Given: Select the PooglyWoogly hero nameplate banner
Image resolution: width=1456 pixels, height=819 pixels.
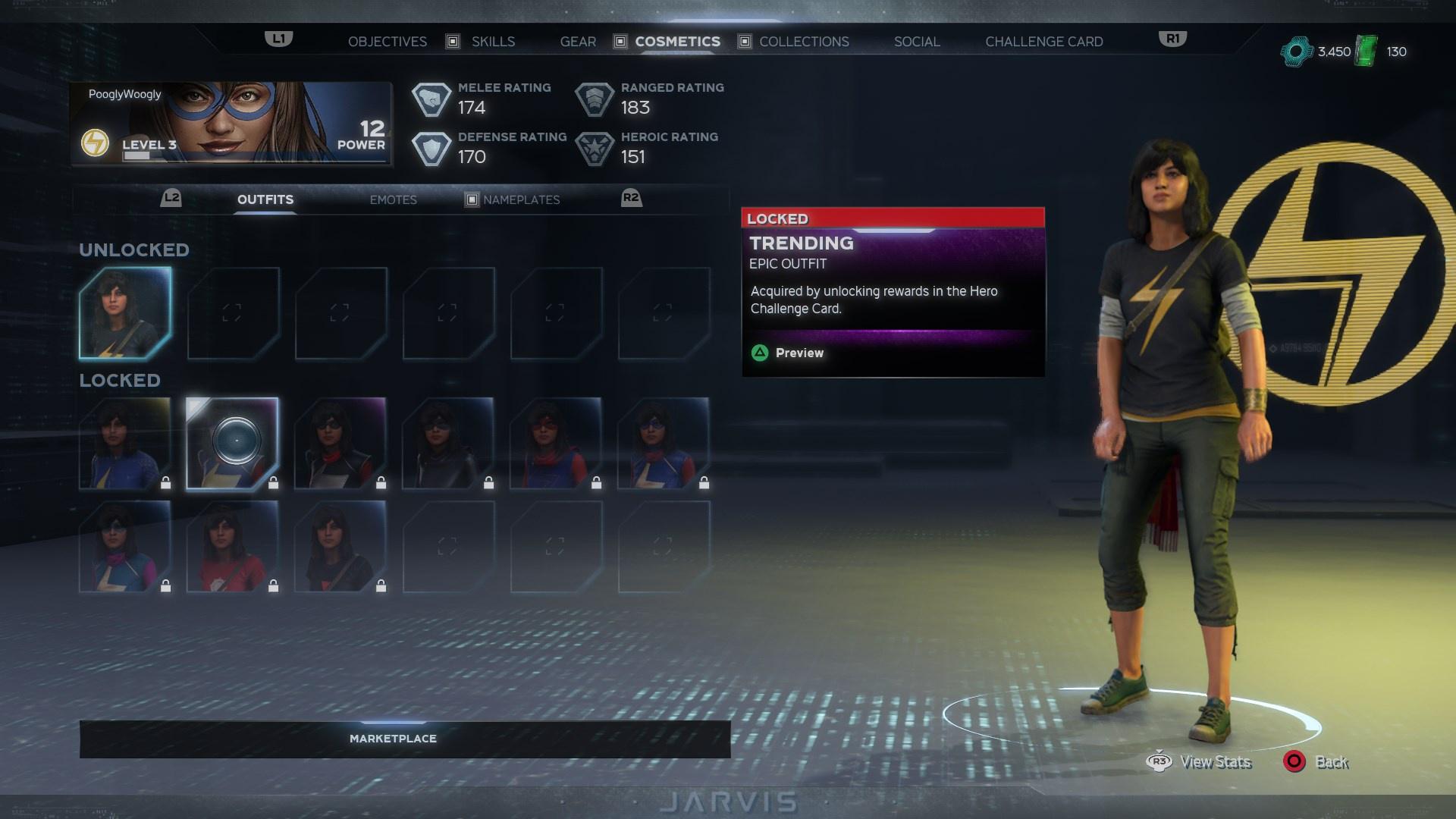Looking at the screenshot, I should [x=231, y=124].
